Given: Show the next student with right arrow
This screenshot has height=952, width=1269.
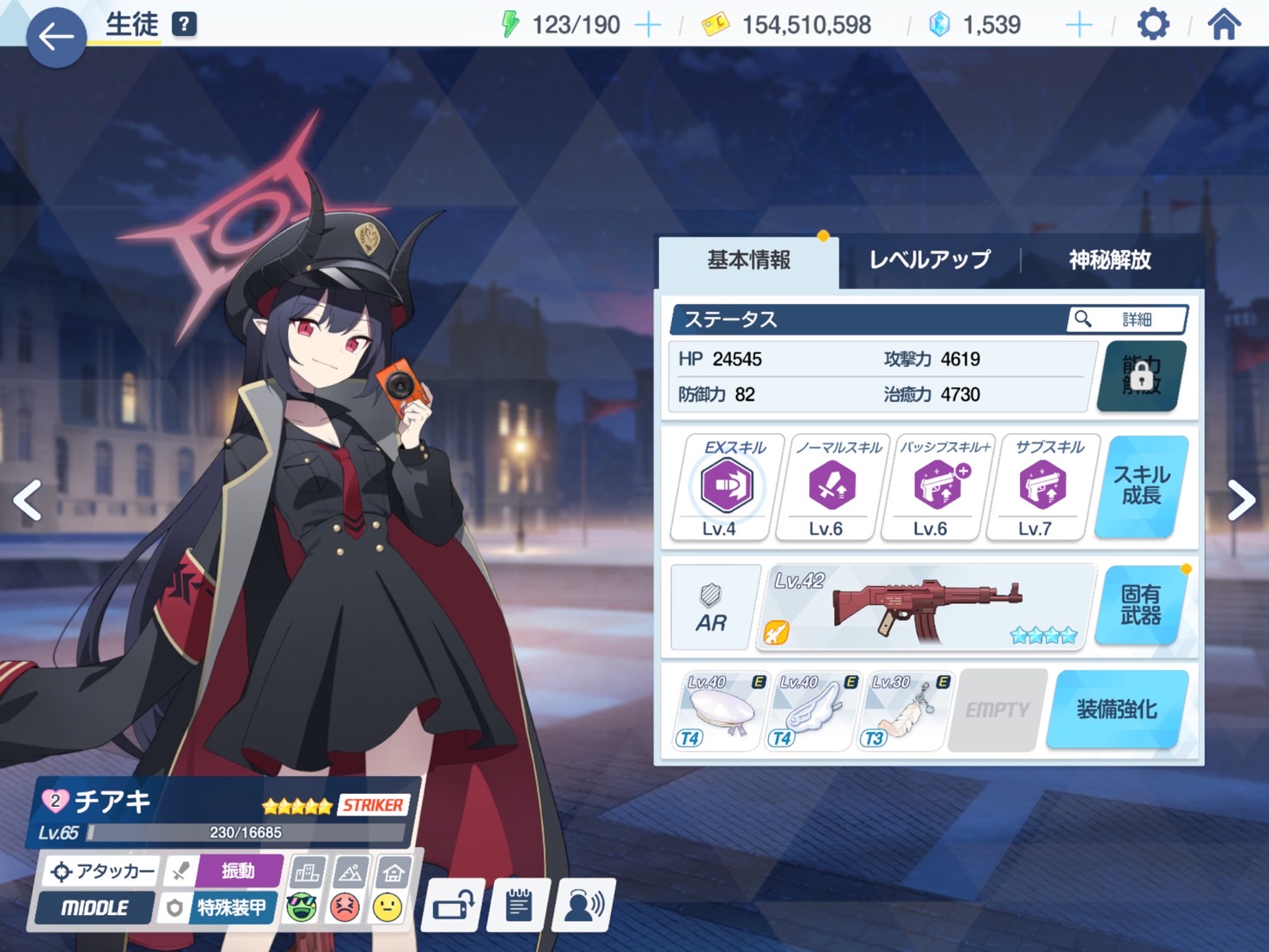Looking at the screenshot, I should pyautogui.click(x=1241, y=501).
